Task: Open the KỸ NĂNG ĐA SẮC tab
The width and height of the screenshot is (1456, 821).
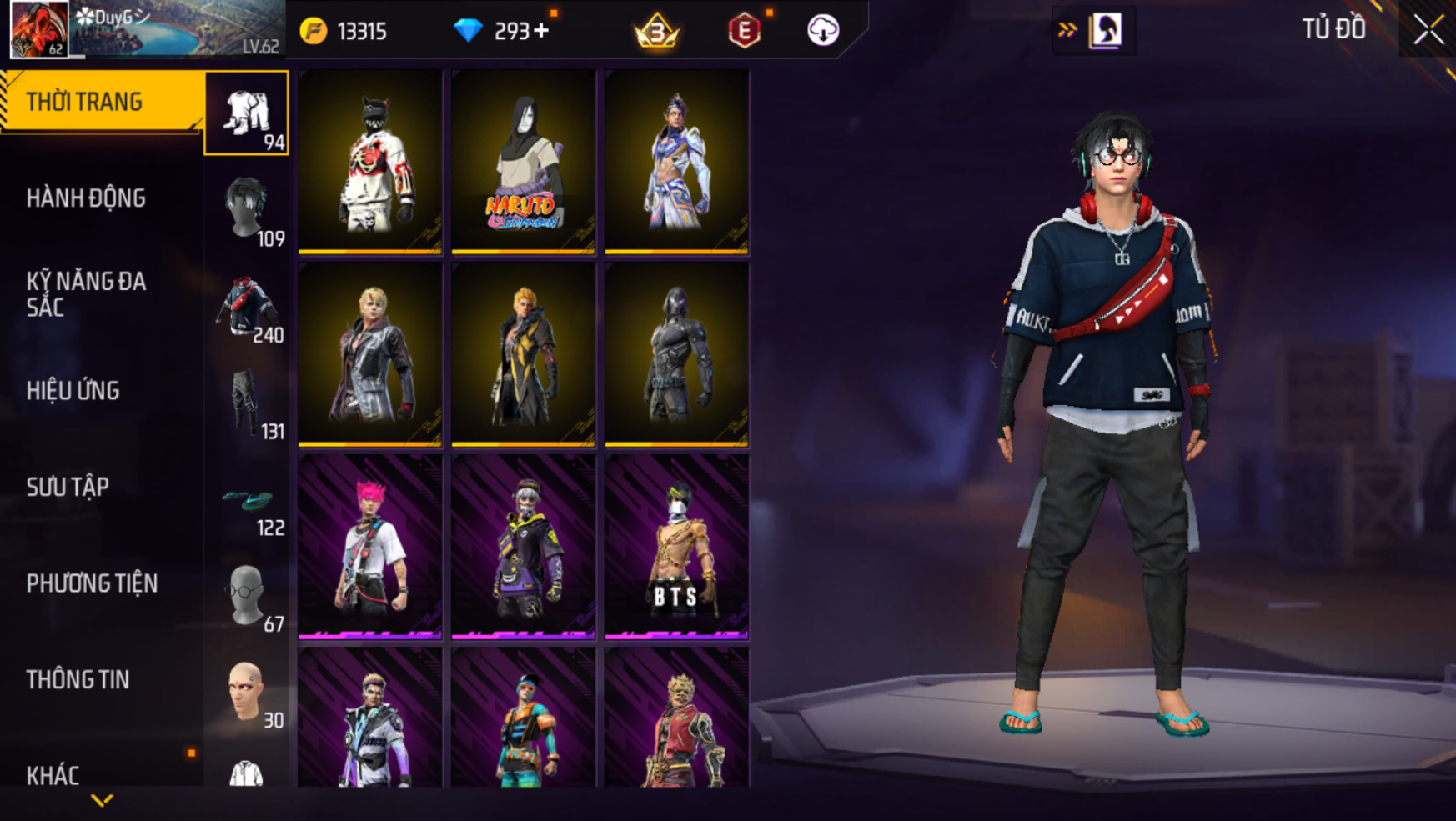Action: coord(87,294)
